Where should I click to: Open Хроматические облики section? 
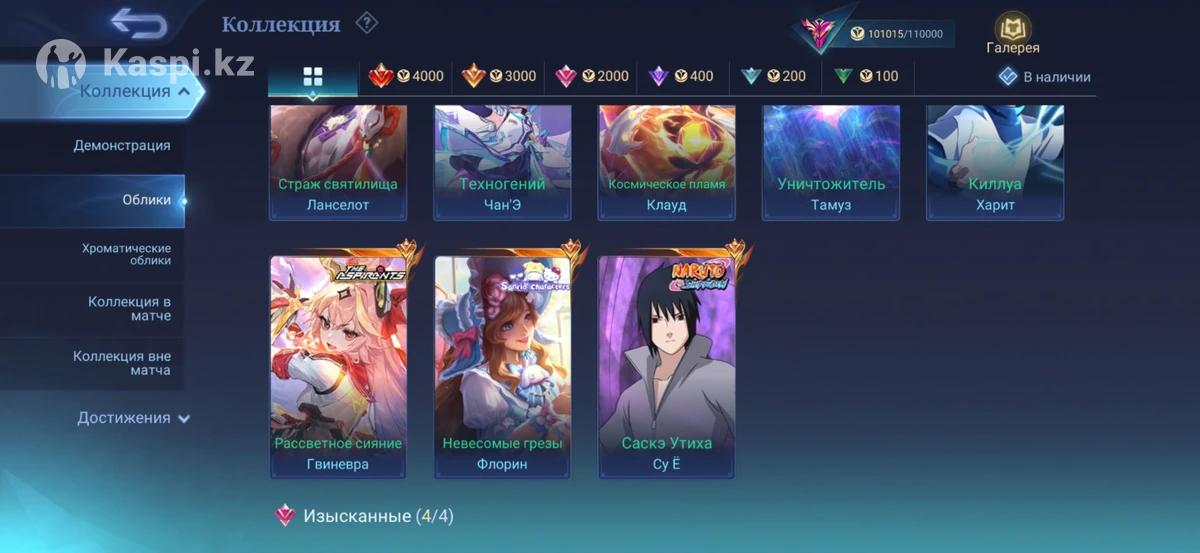[126, 254]
